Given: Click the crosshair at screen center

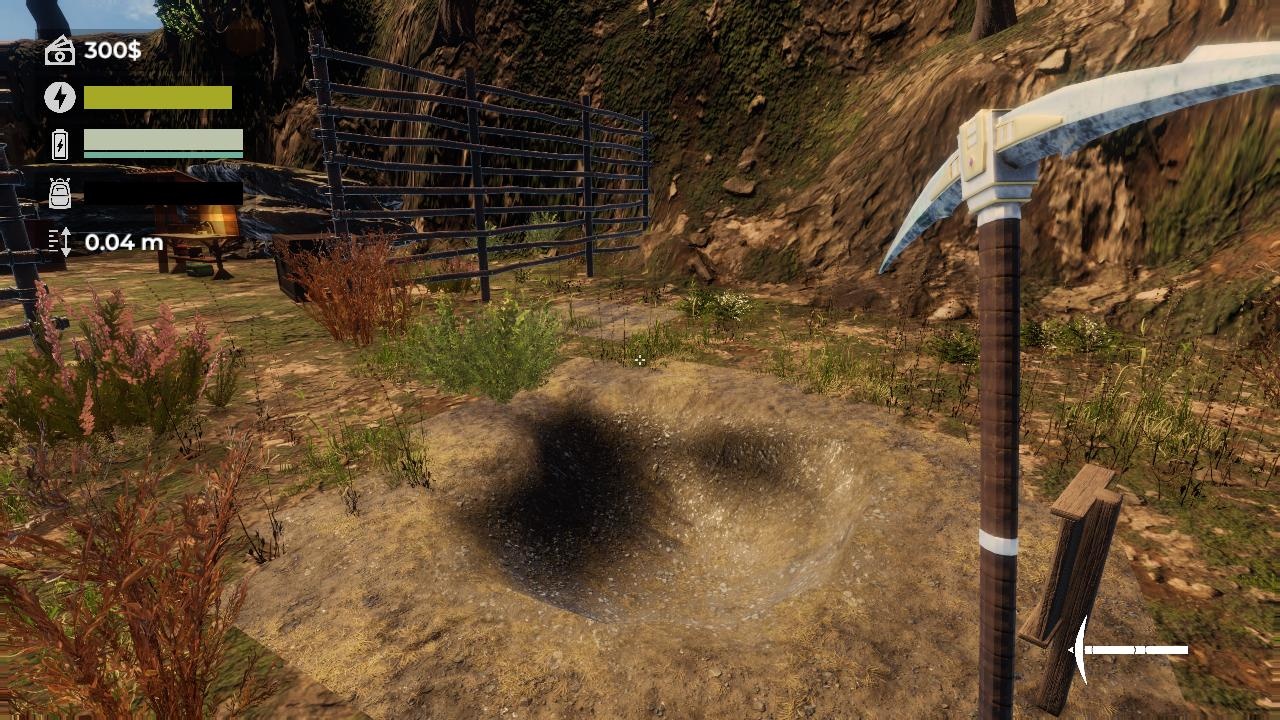Looking at the screenshot, I should click(x=640, y=360).
